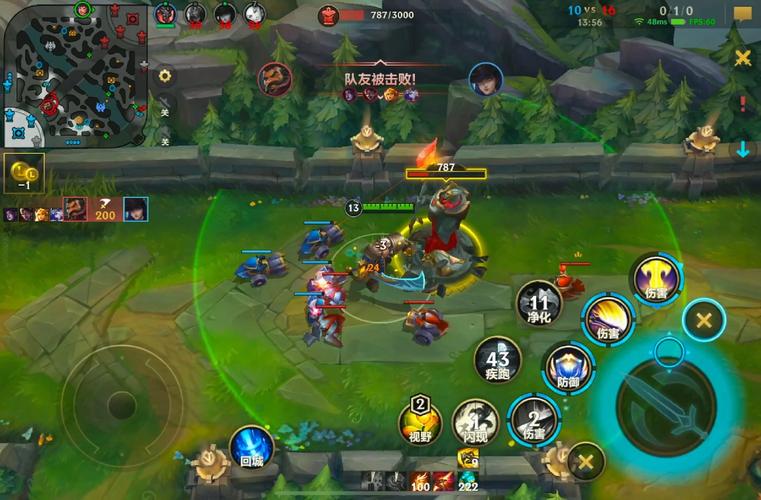Tap the cyan-ringed X cancel button
This screenshot has width=761, height=500.
[704, 321]
